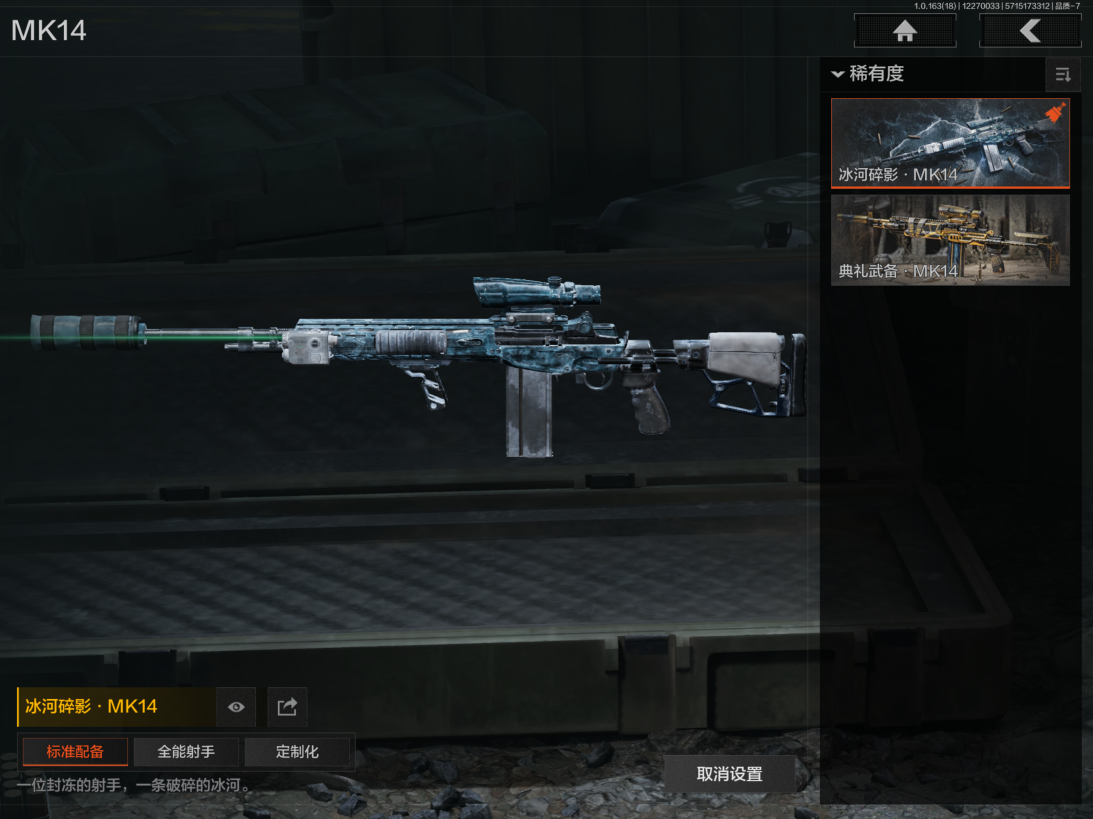
Task: Go to the home screen
Action: click(x=905, y=31)
